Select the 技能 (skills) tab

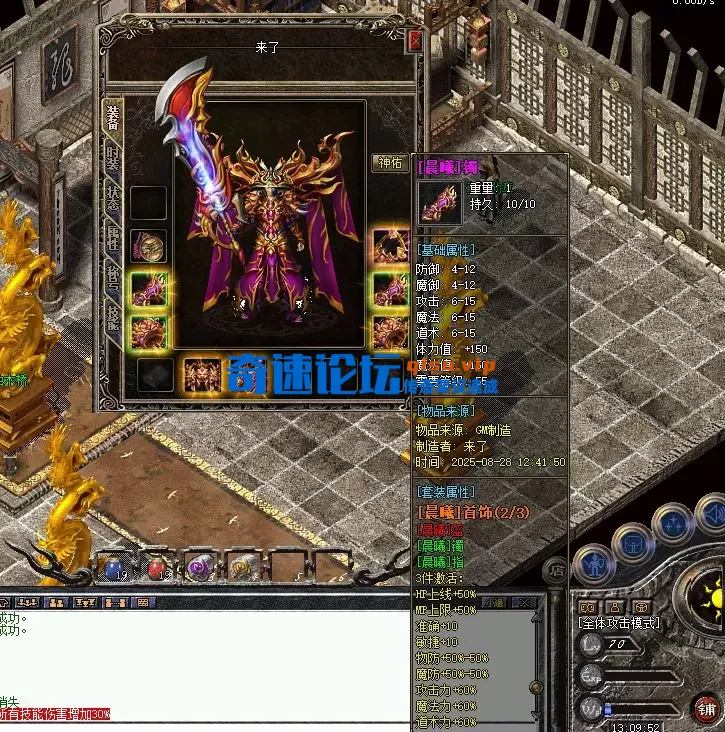click(x=113, y=317)
